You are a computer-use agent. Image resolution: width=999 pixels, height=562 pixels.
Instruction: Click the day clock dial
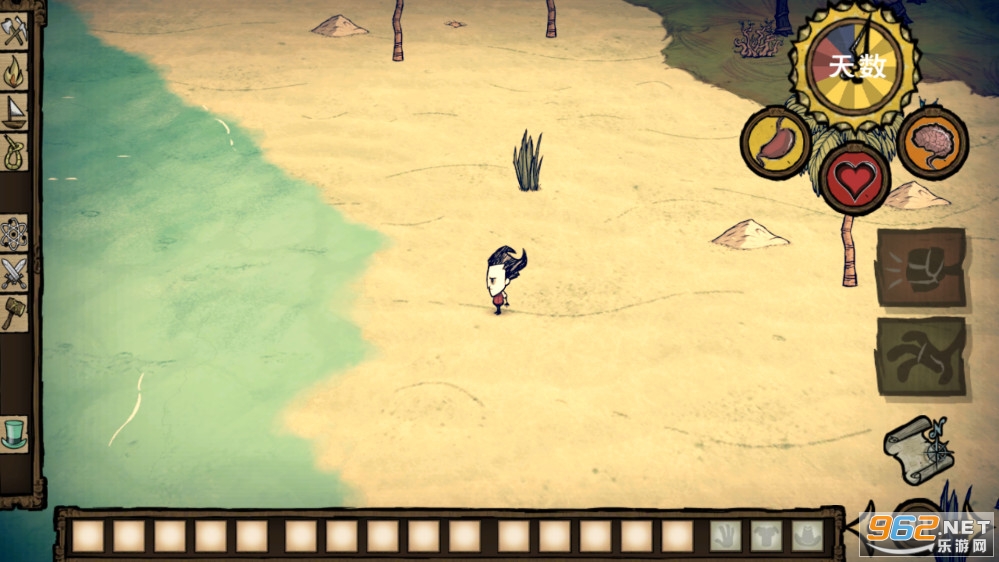(853, 66)
